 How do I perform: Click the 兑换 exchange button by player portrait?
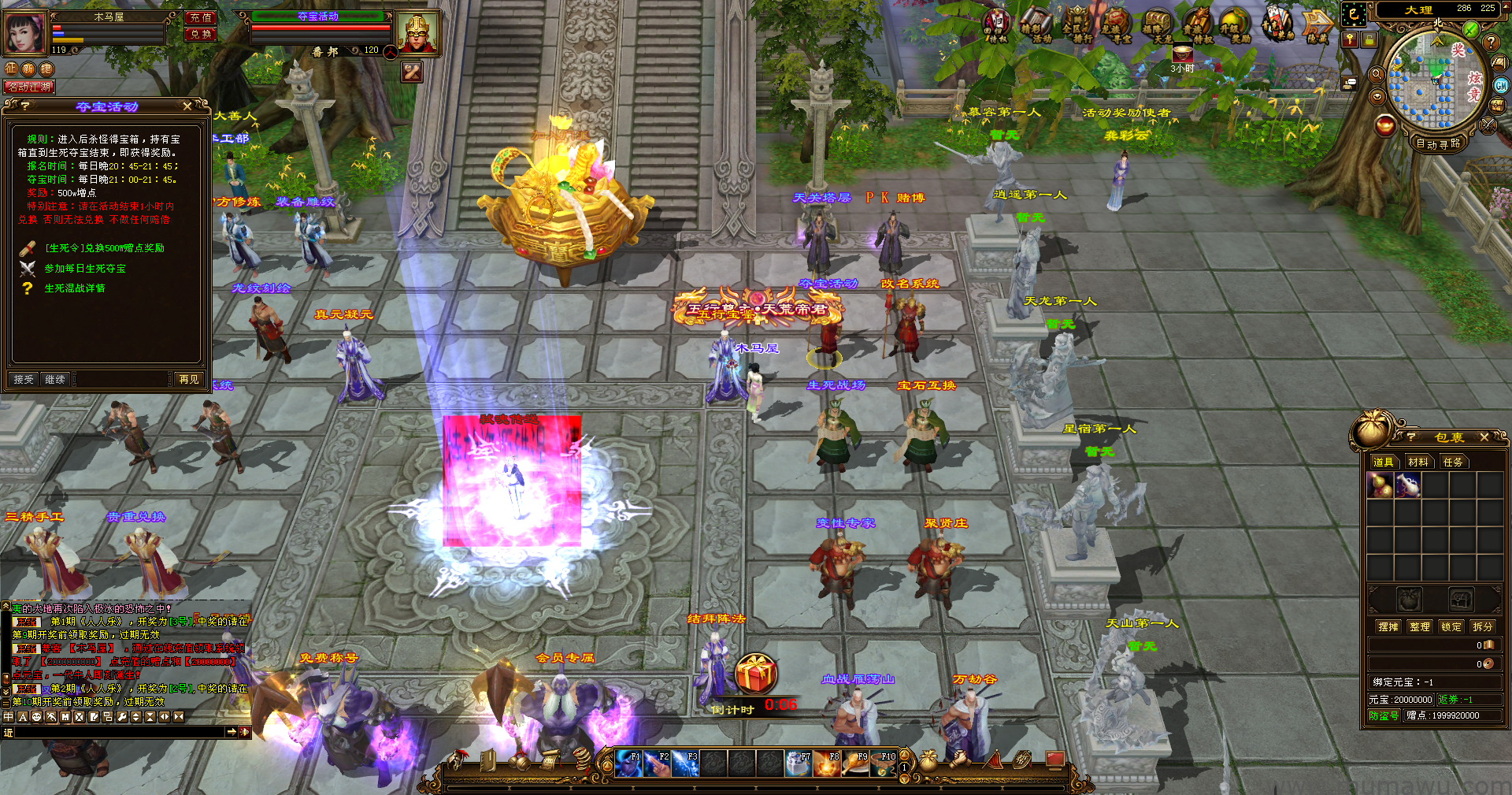201,34
